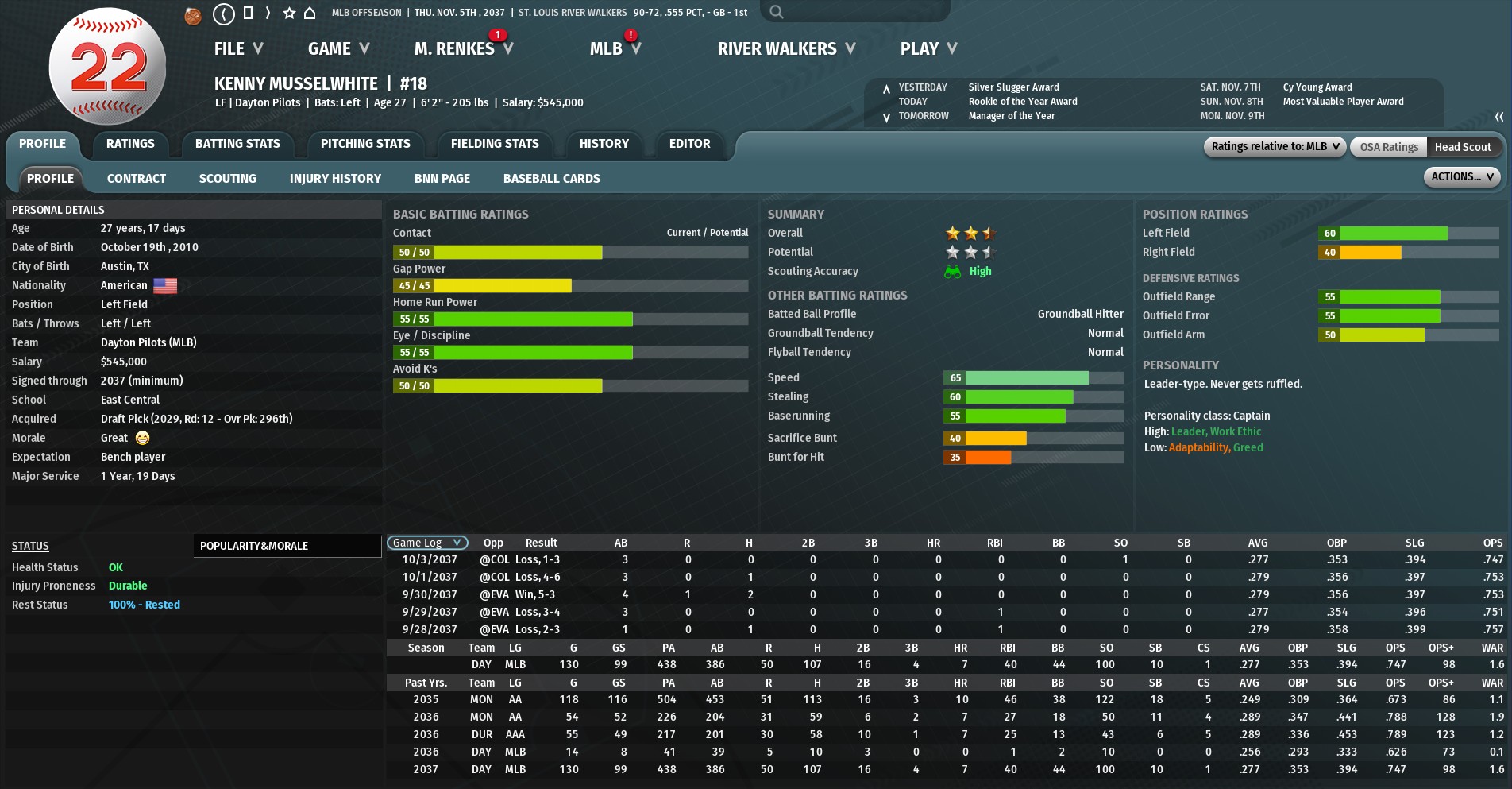Open the BASEBALL CARDS sub-tab
The image size is (1512, 789).
[551, 179]
